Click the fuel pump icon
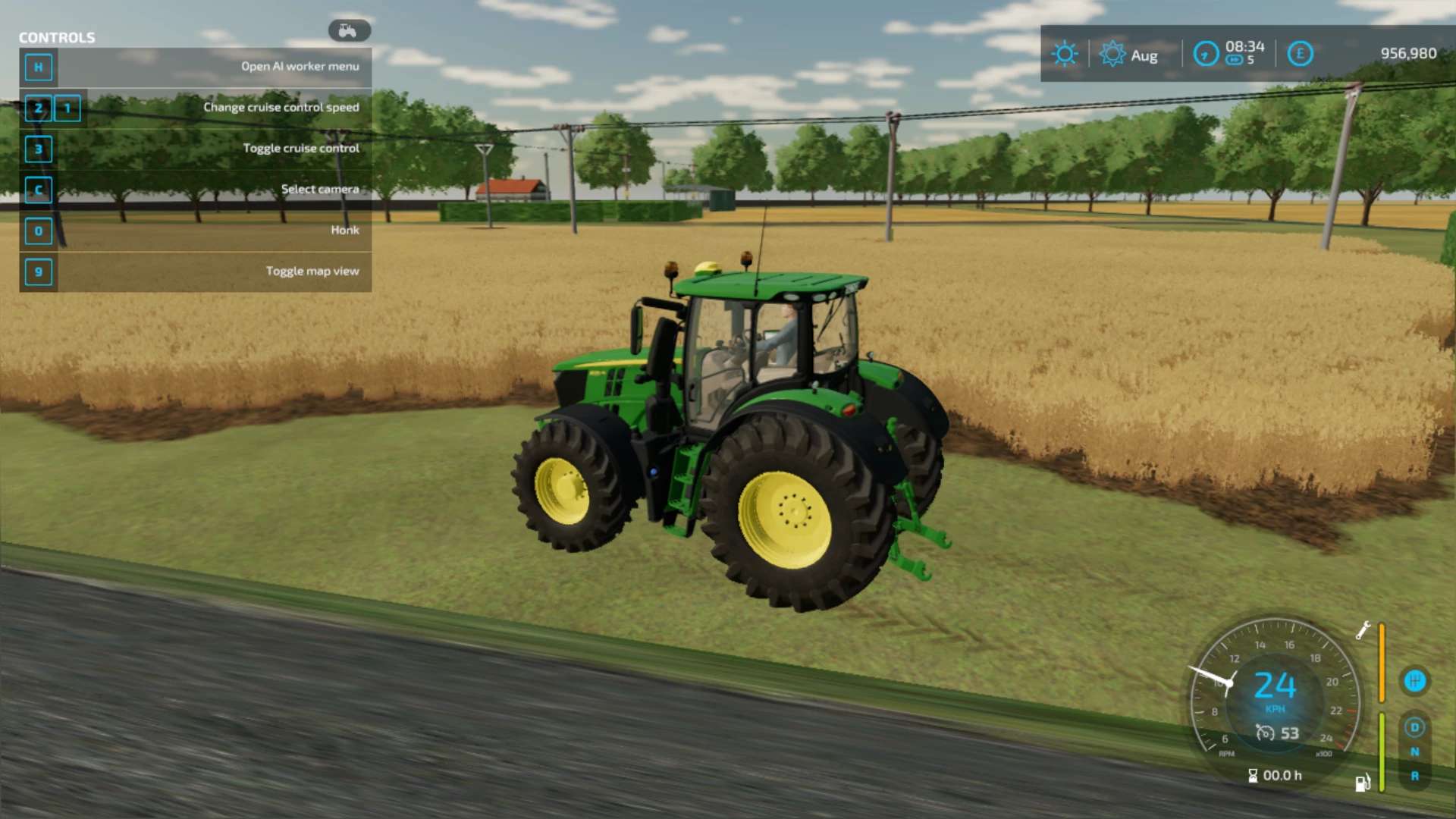Screen dimensions: 1456x819 pyautogui.click(x=1363, y=783)
